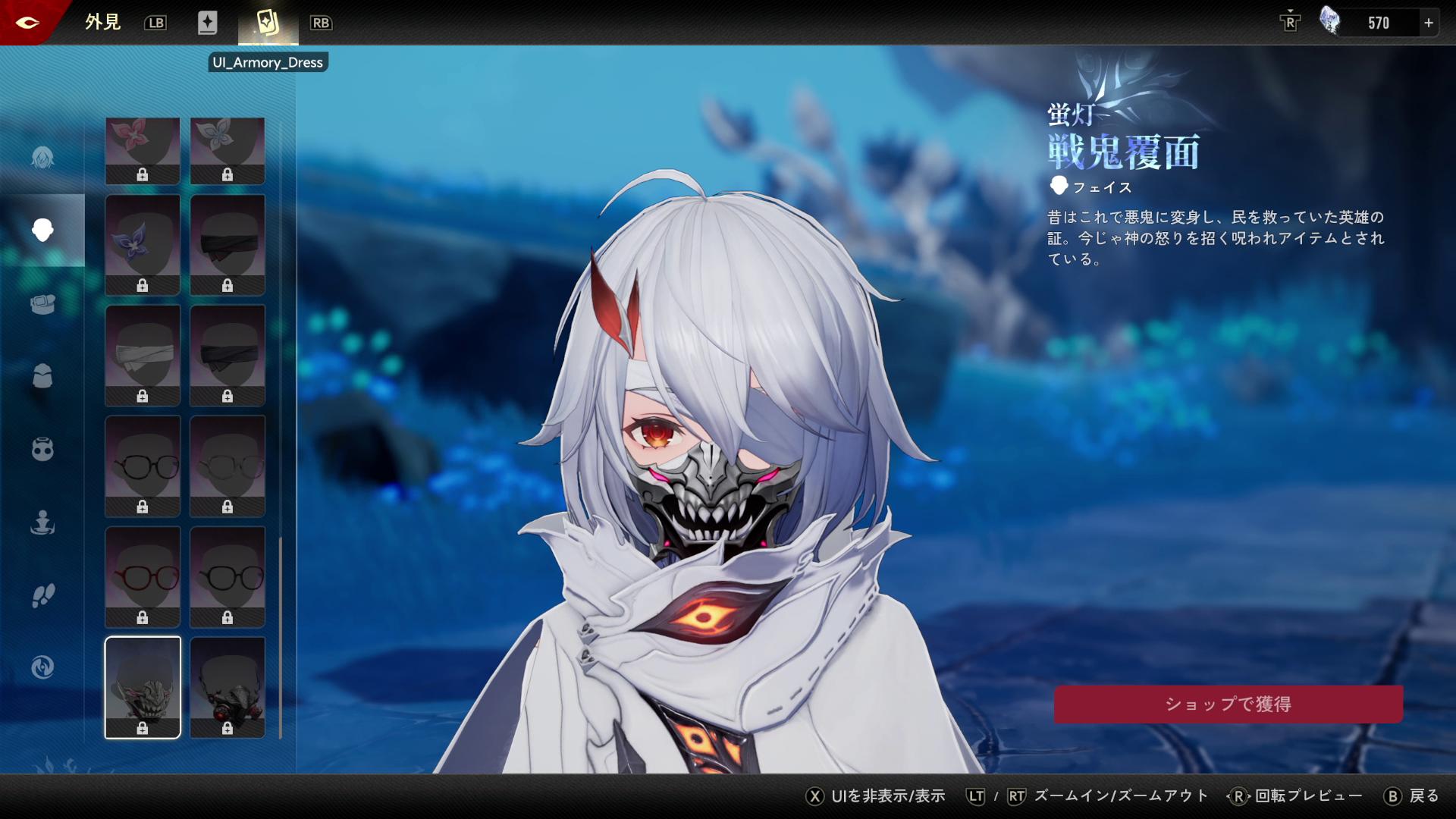Select the highlighted dress armory tab
The image size is (1456, 819).
click(267, 23)
